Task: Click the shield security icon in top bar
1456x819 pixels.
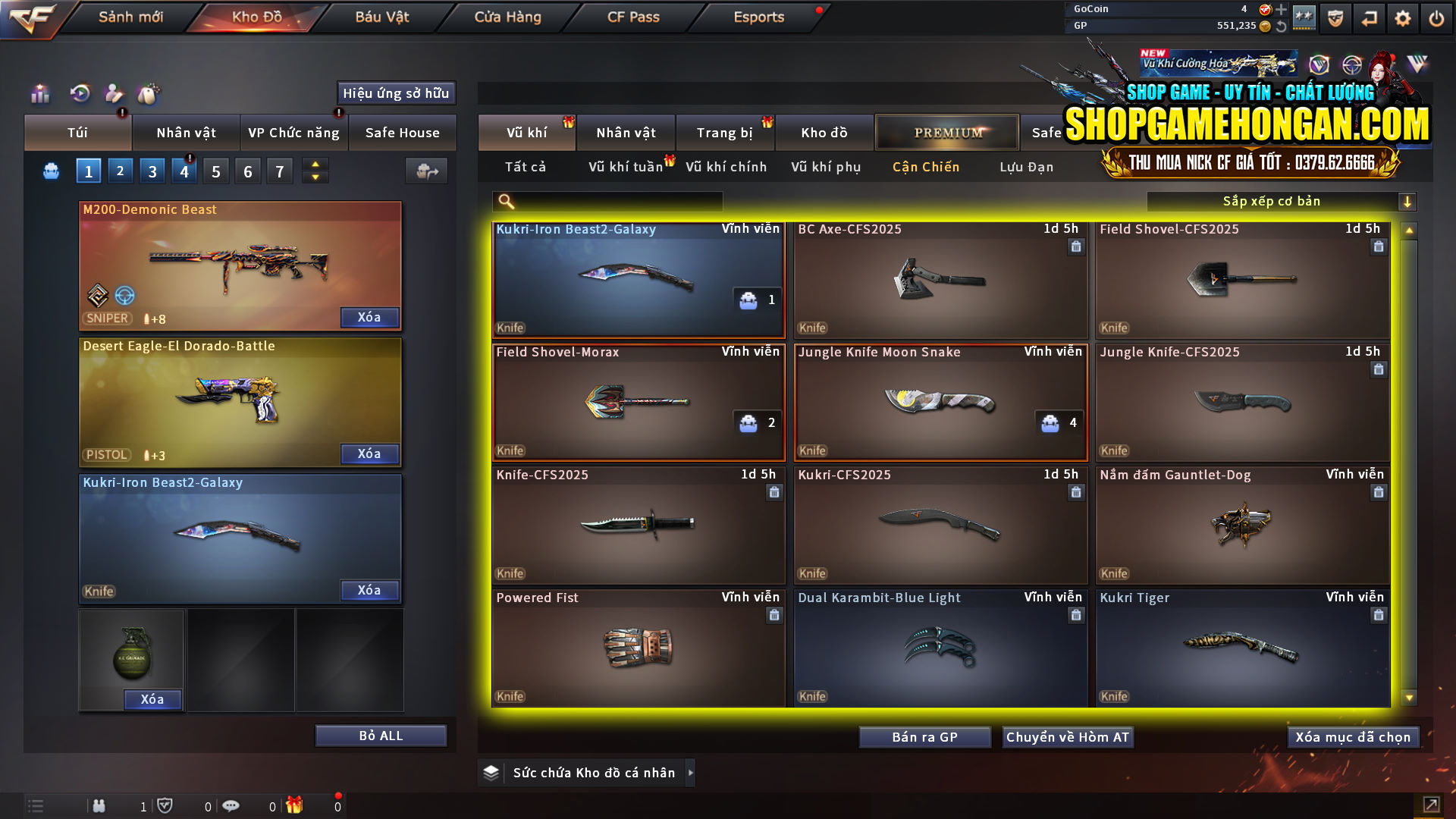Action: (x=1335, y=17)
